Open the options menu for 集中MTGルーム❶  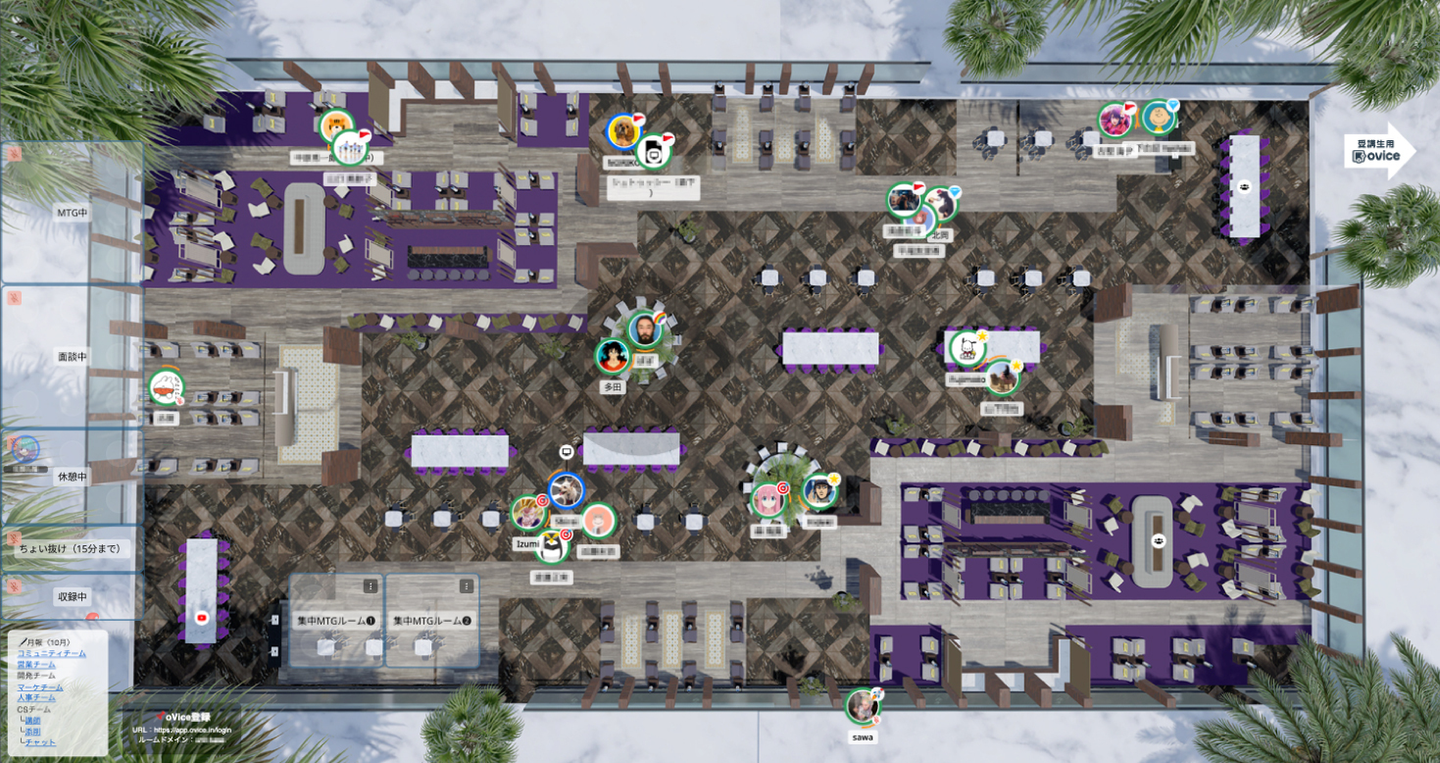tap(370, 587)
